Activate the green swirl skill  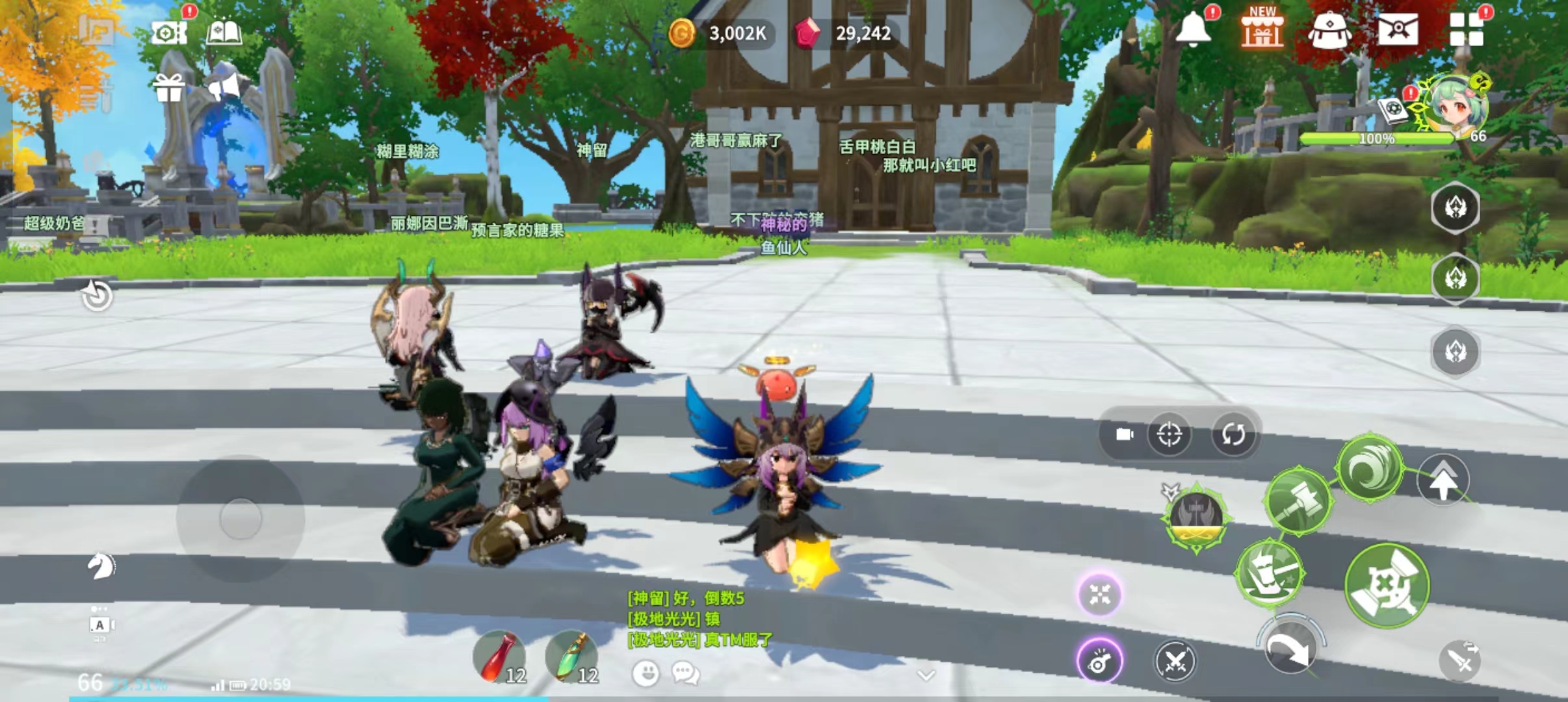tap(1369, 468)
